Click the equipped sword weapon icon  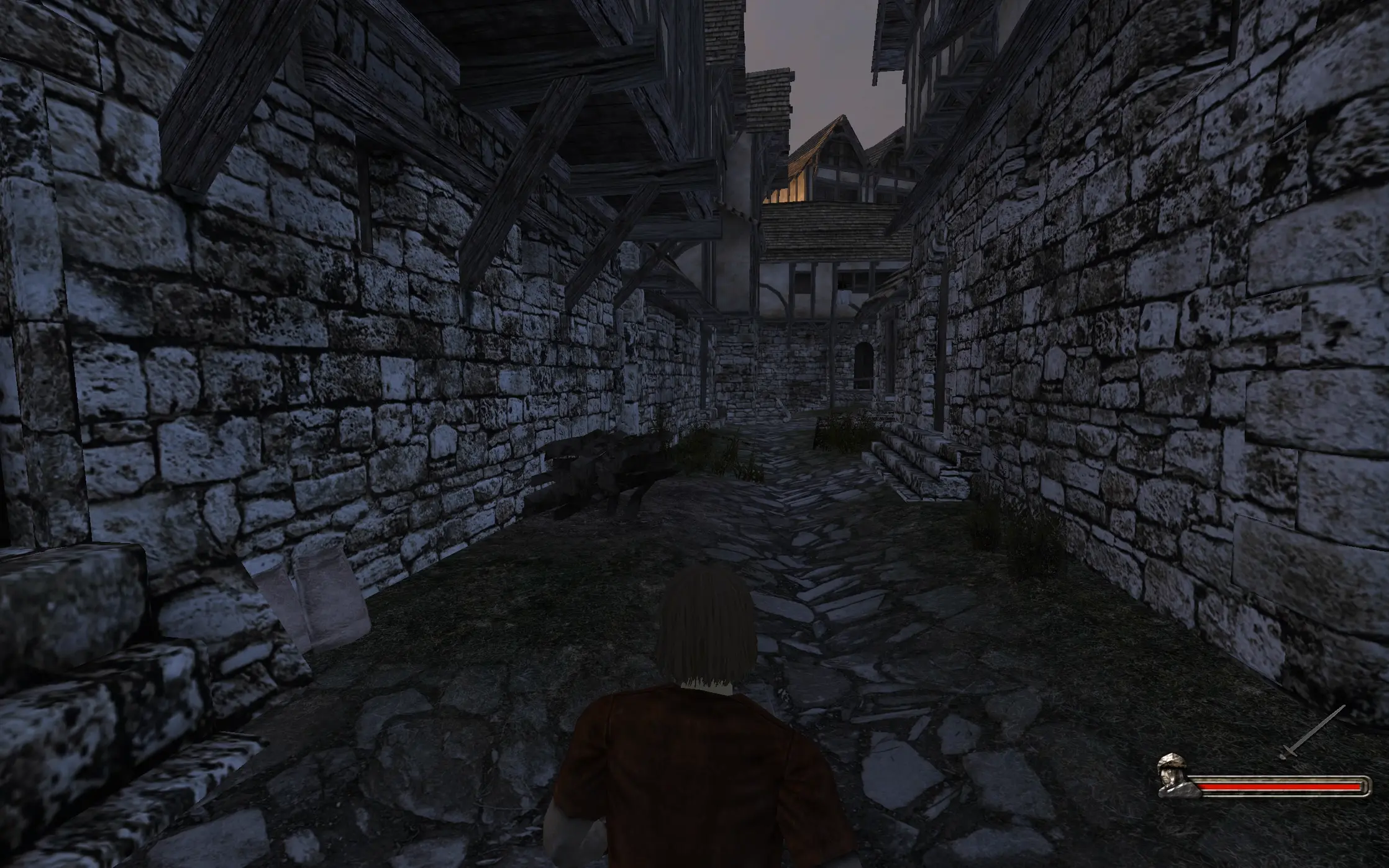[x=1311, y=733]
